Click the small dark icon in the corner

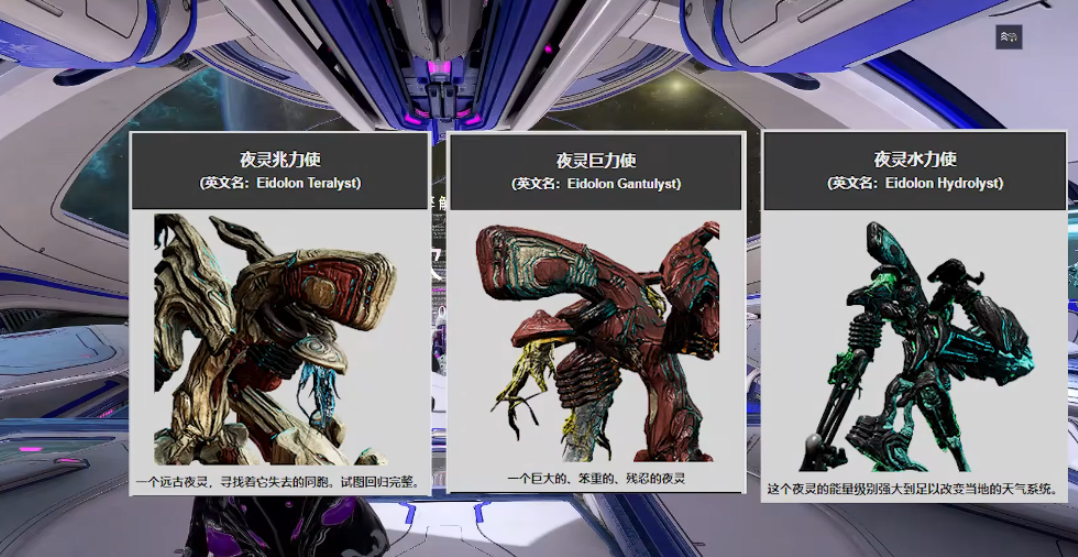(x=1008, y=37)
